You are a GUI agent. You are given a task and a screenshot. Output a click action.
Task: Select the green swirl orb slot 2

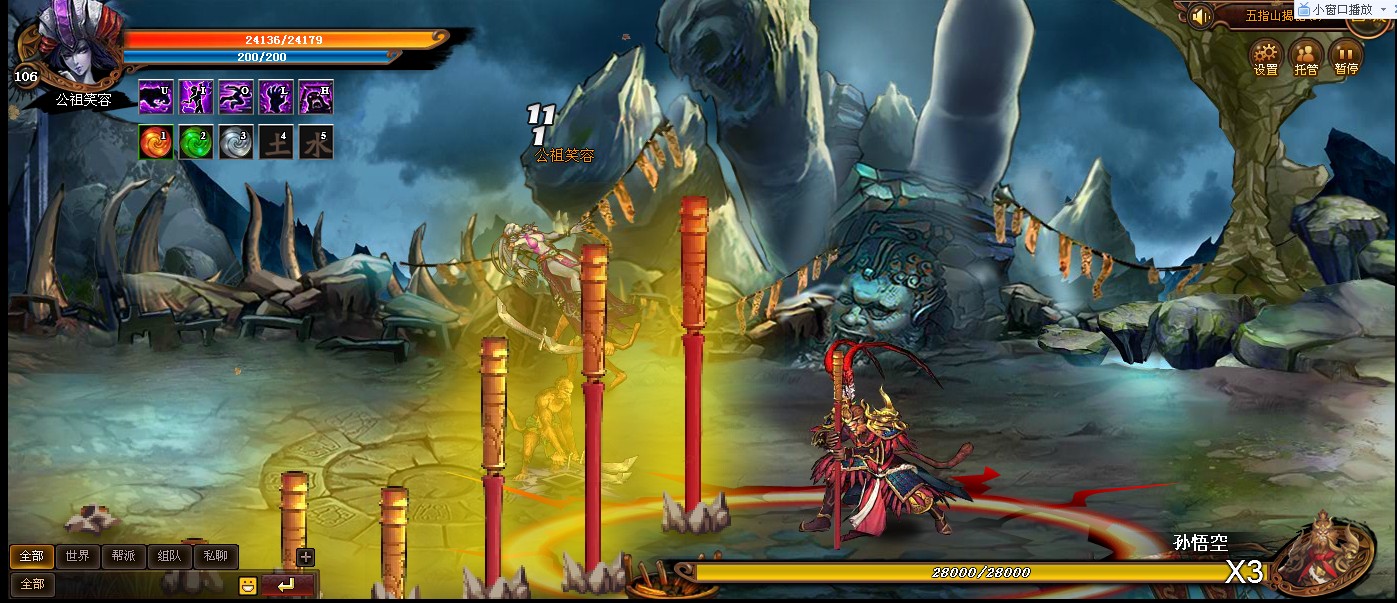[x=196, y=142]
